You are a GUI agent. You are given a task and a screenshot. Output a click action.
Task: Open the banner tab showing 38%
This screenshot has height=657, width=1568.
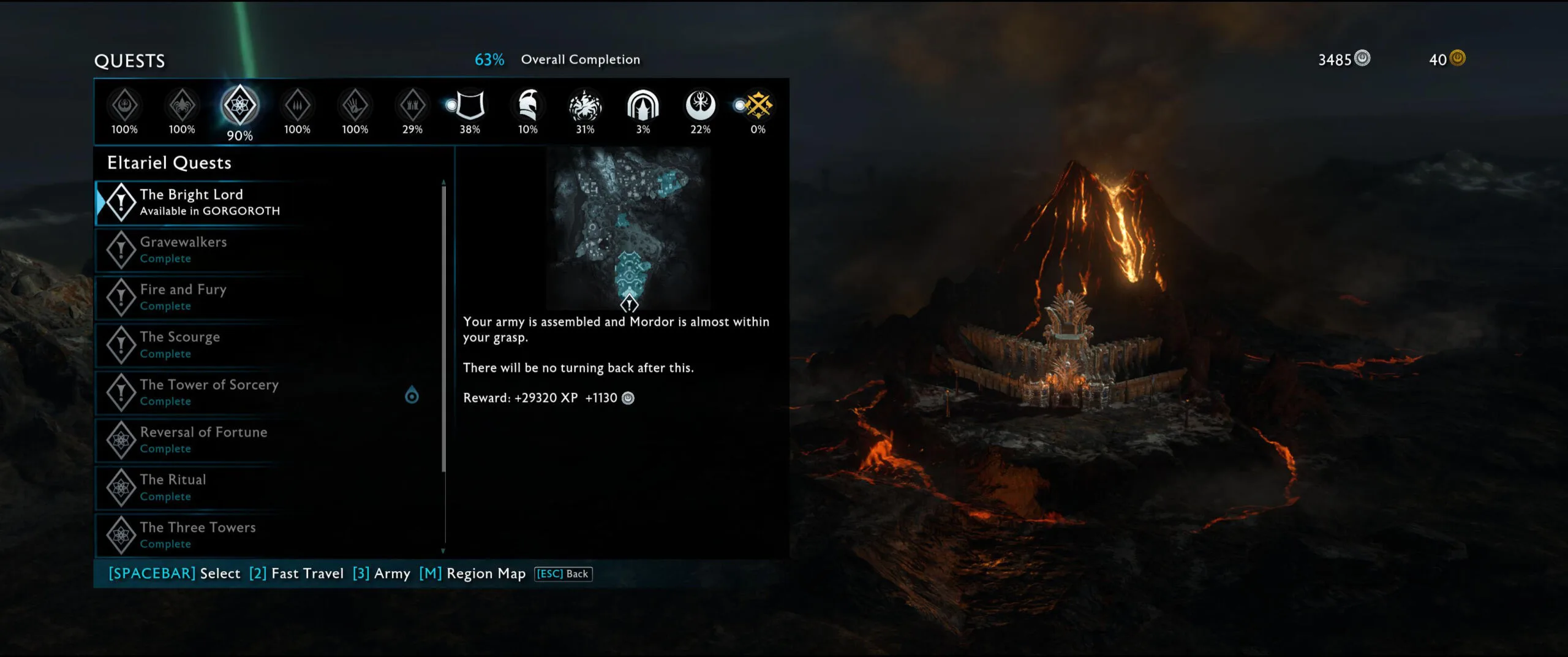coord(470,107)
